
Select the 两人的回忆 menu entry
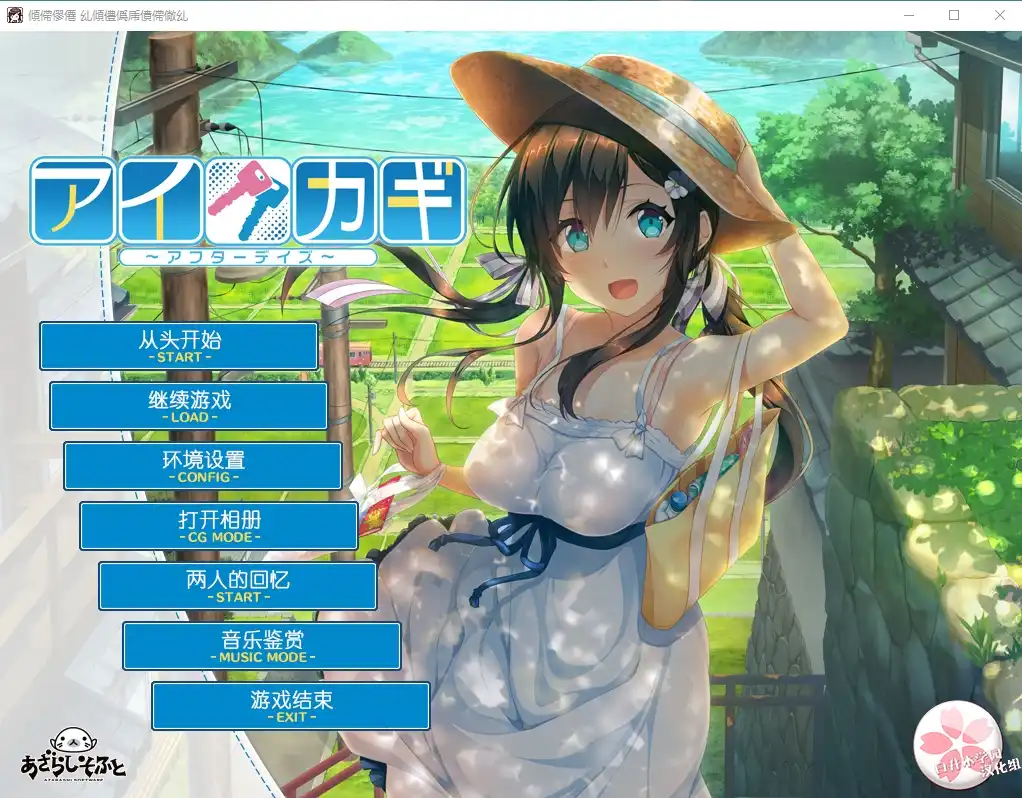[x=237, y=586]
